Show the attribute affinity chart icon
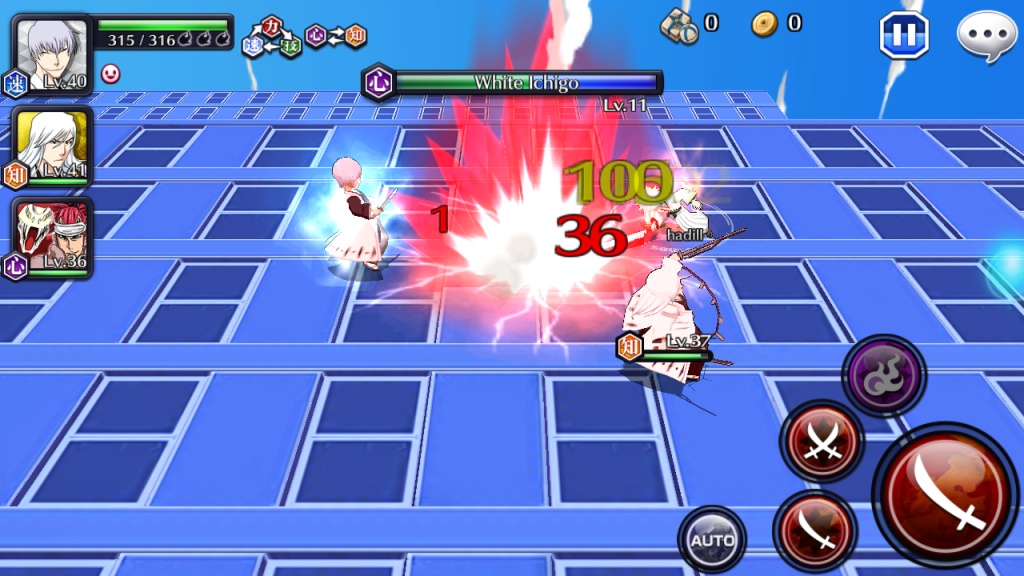Image resolution: width=1024 pixels, height=576 pixels. click(302, 37)
